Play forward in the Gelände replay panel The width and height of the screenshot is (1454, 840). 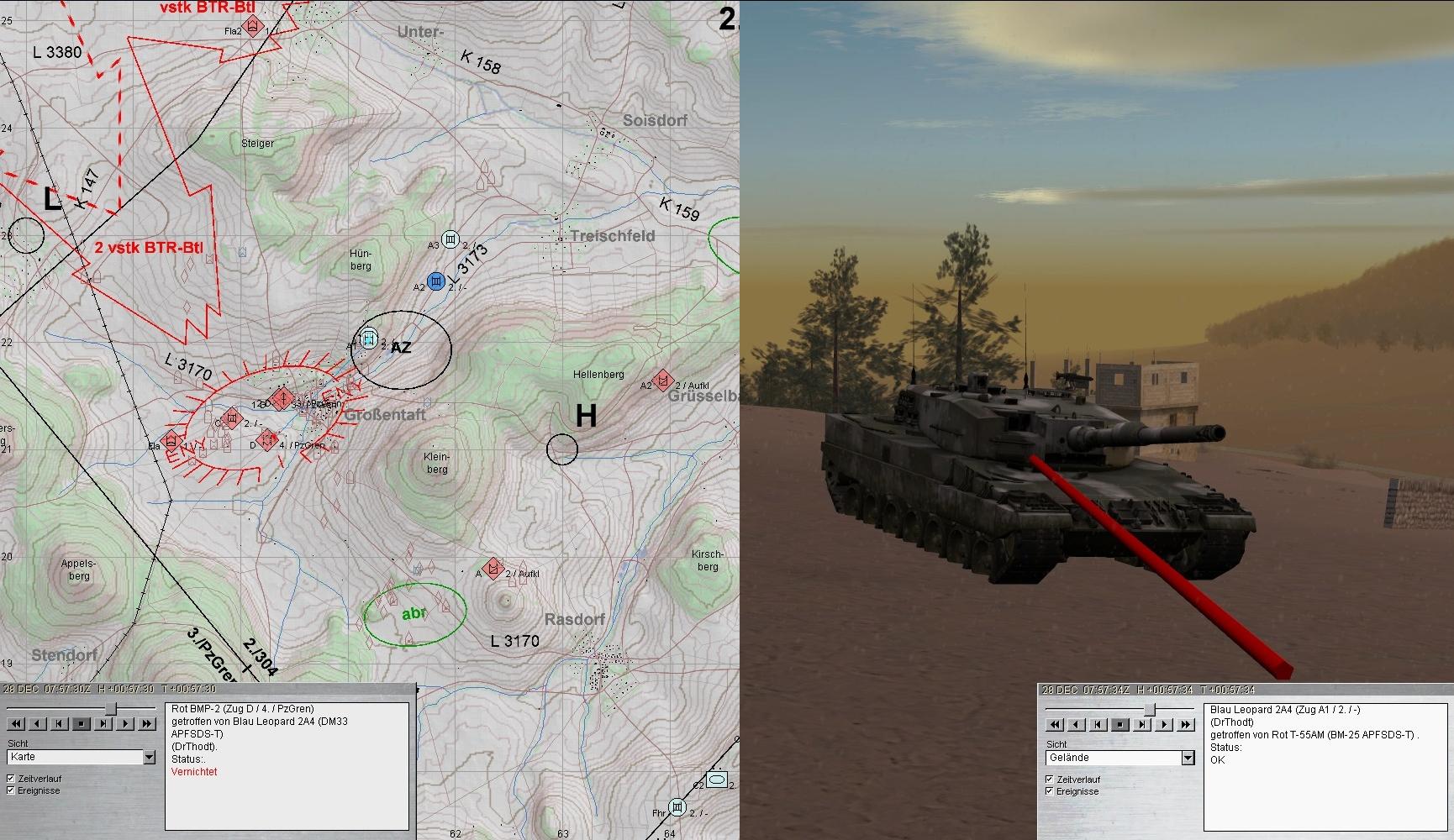coord(1164,724)
